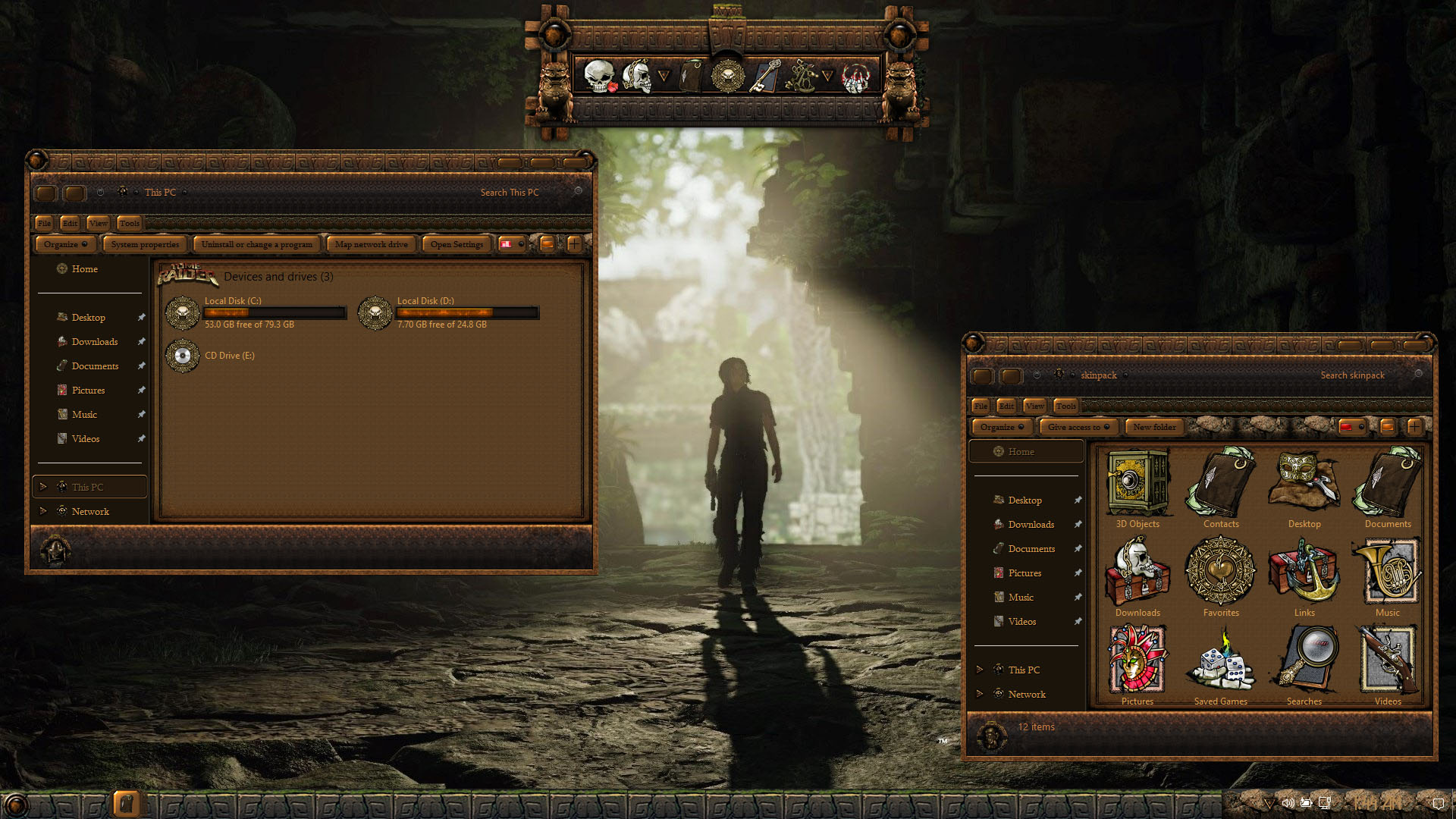Activate the Open Settings button
Image resolution: width=1456 pixels, height=819 pixels.
point(457,244)
